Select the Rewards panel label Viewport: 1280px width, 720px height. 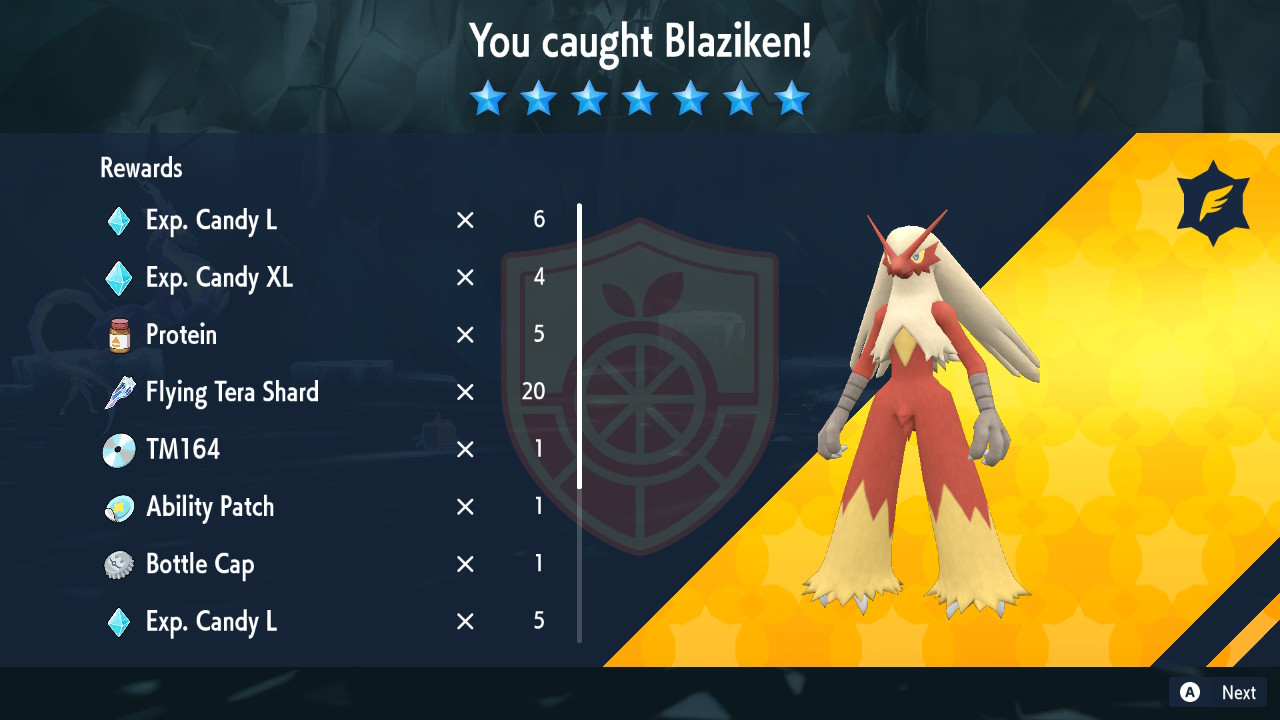pyautogui.click(x=140, y=168)
